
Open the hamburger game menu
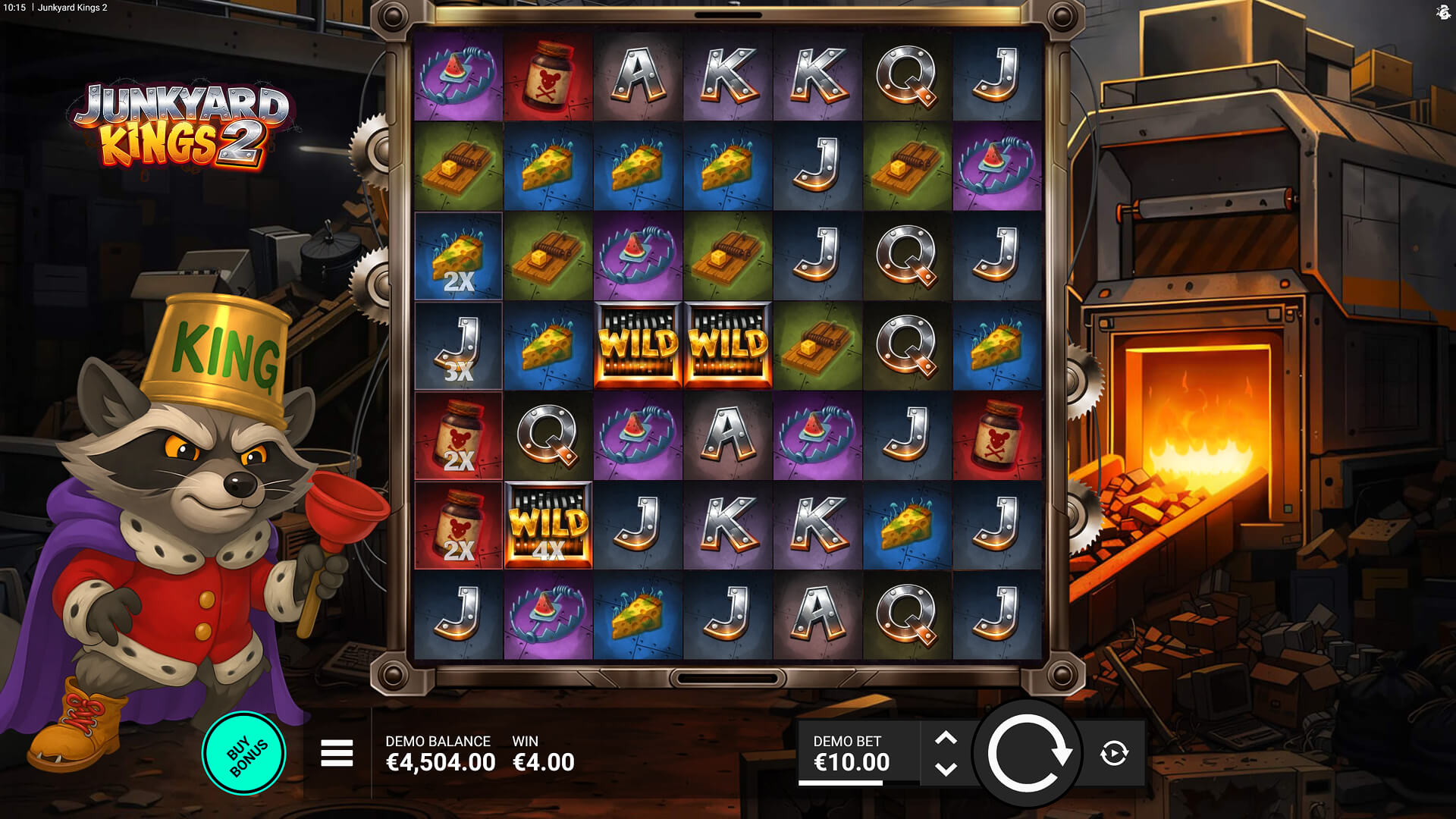pyautogui.click(x=337, y=753)
